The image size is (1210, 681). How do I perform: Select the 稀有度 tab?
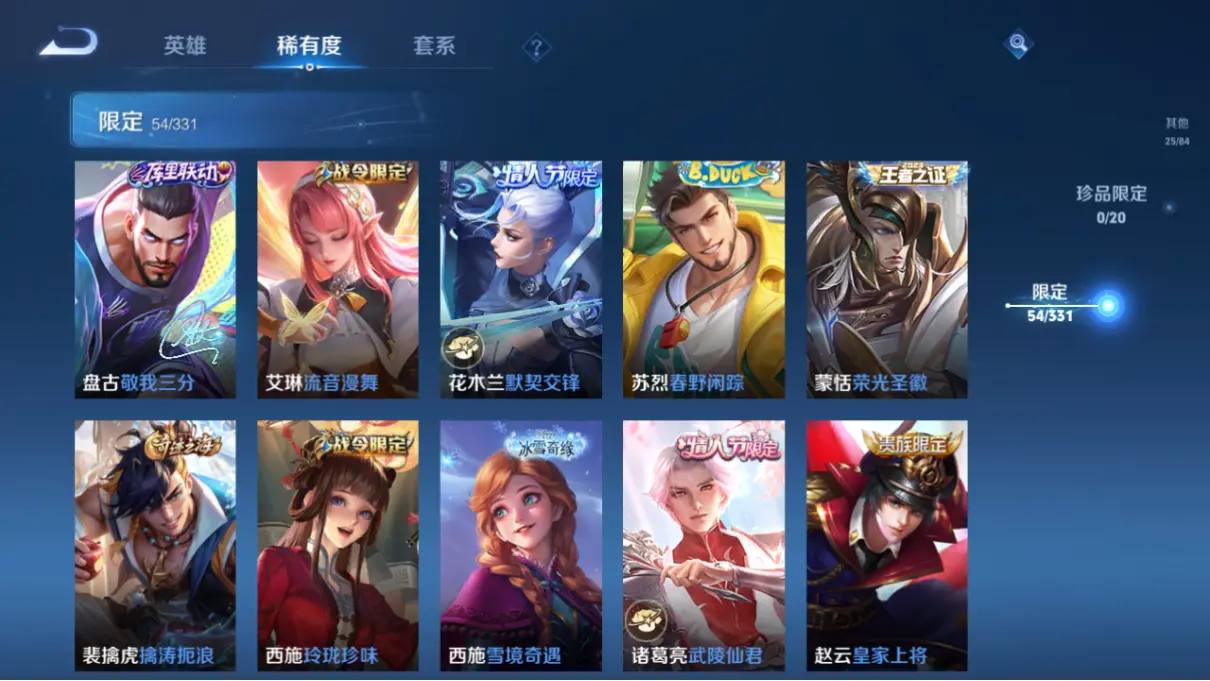tap(309, 46)
